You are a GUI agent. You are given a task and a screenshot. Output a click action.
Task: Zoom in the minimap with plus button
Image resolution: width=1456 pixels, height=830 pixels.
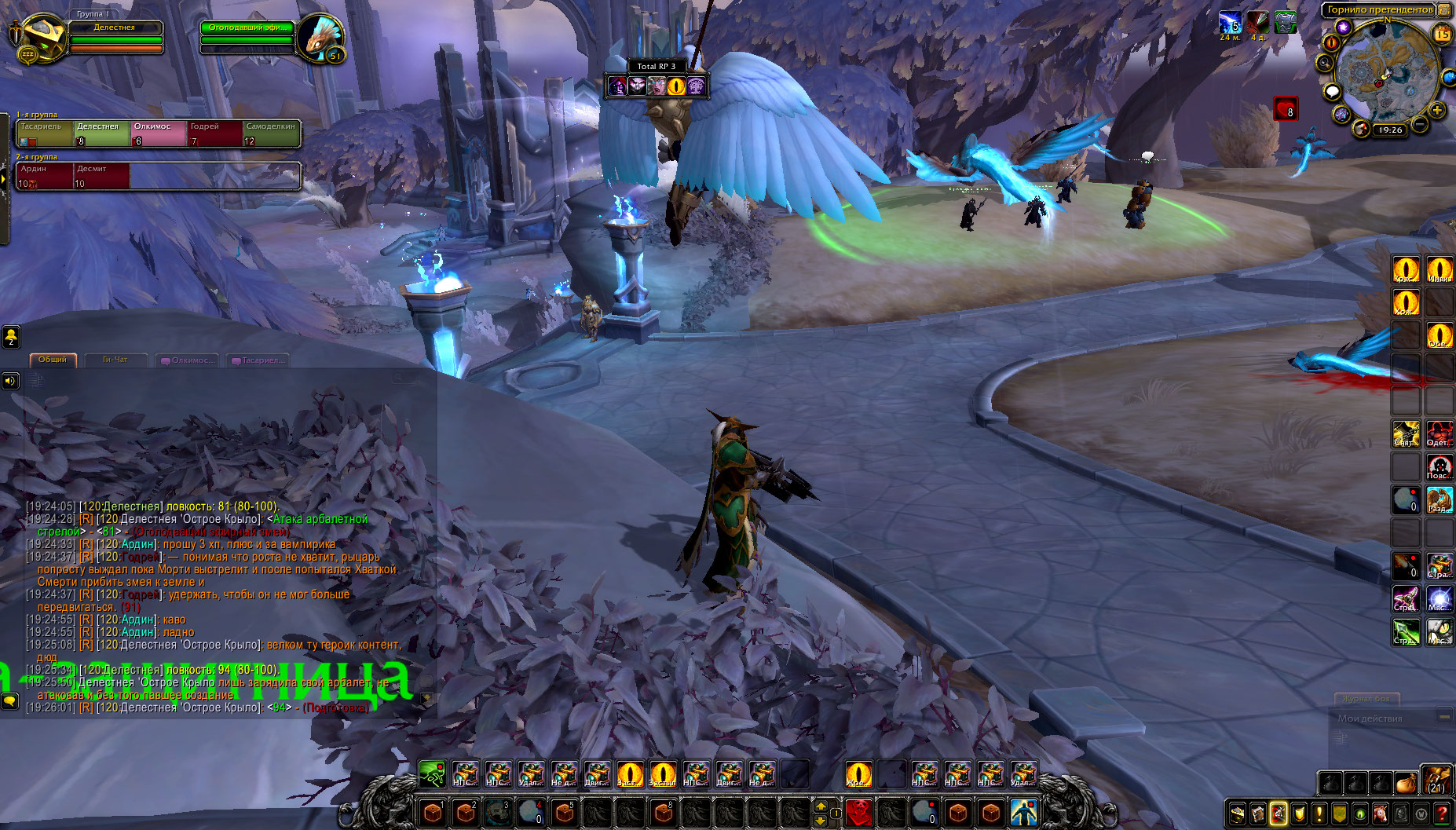(1437, 110)
